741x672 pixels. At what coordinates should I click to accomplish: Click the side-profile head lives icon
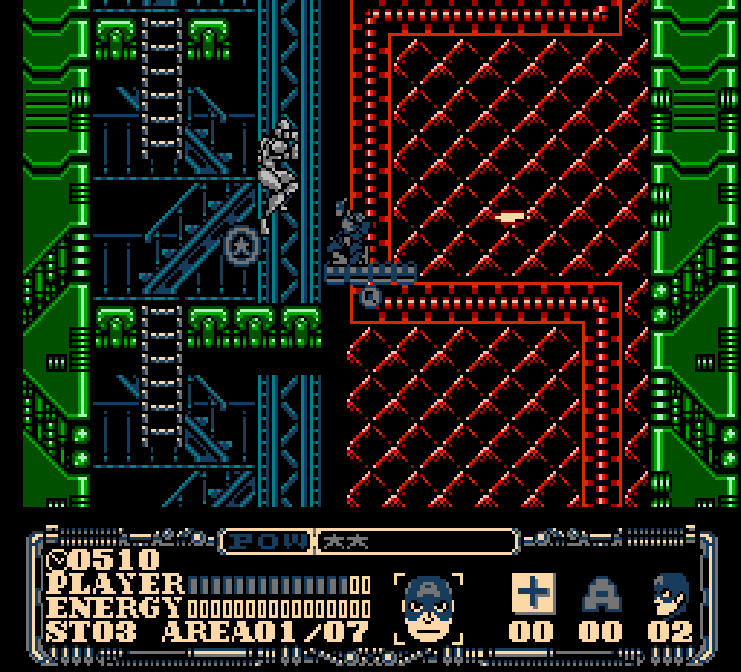[x=668, y=595]
